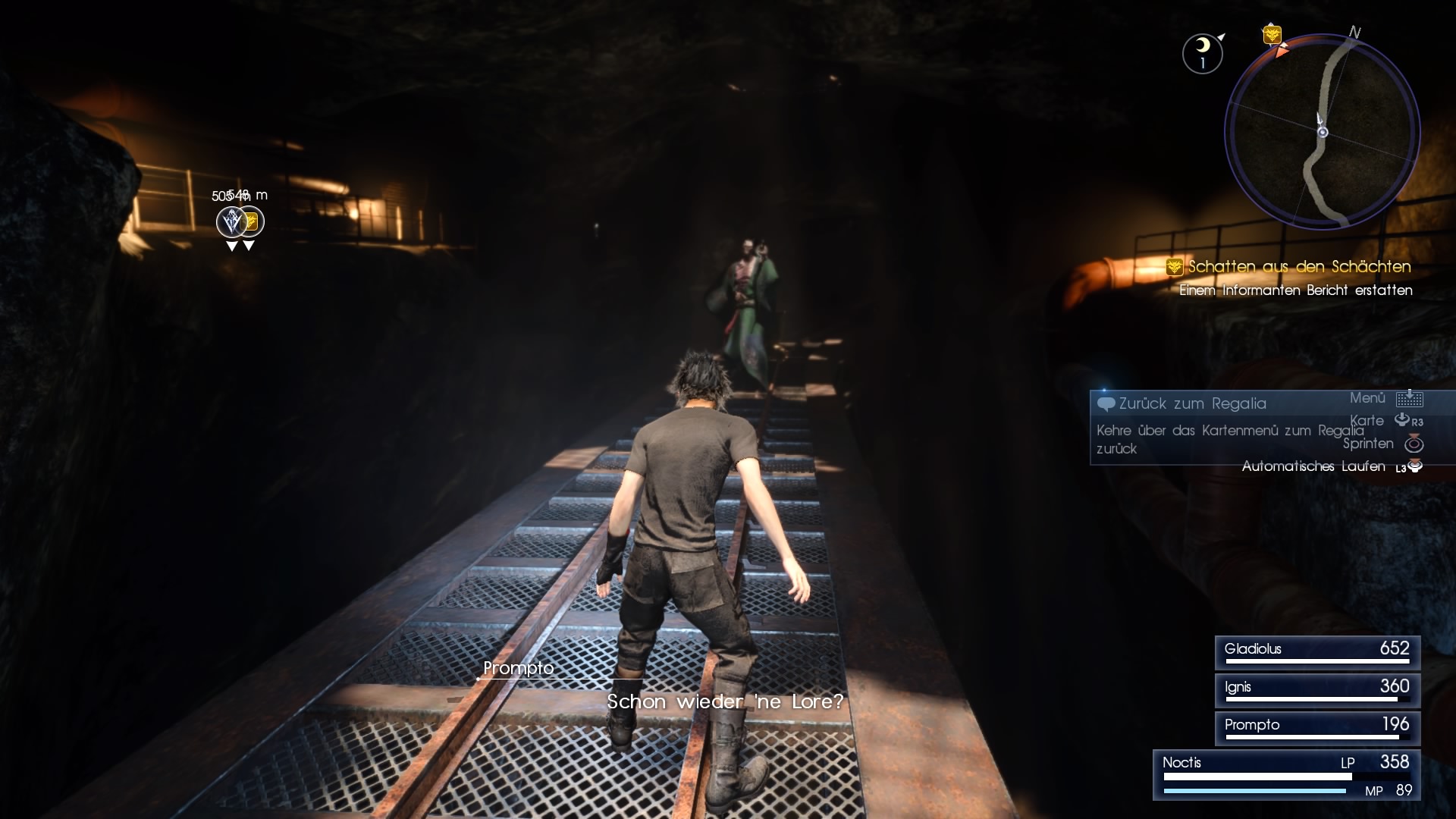Select the Schatten aus den Schächten quest tracker
The height and width of the screenshot is (819, 1456).
tap(1298, 267)
